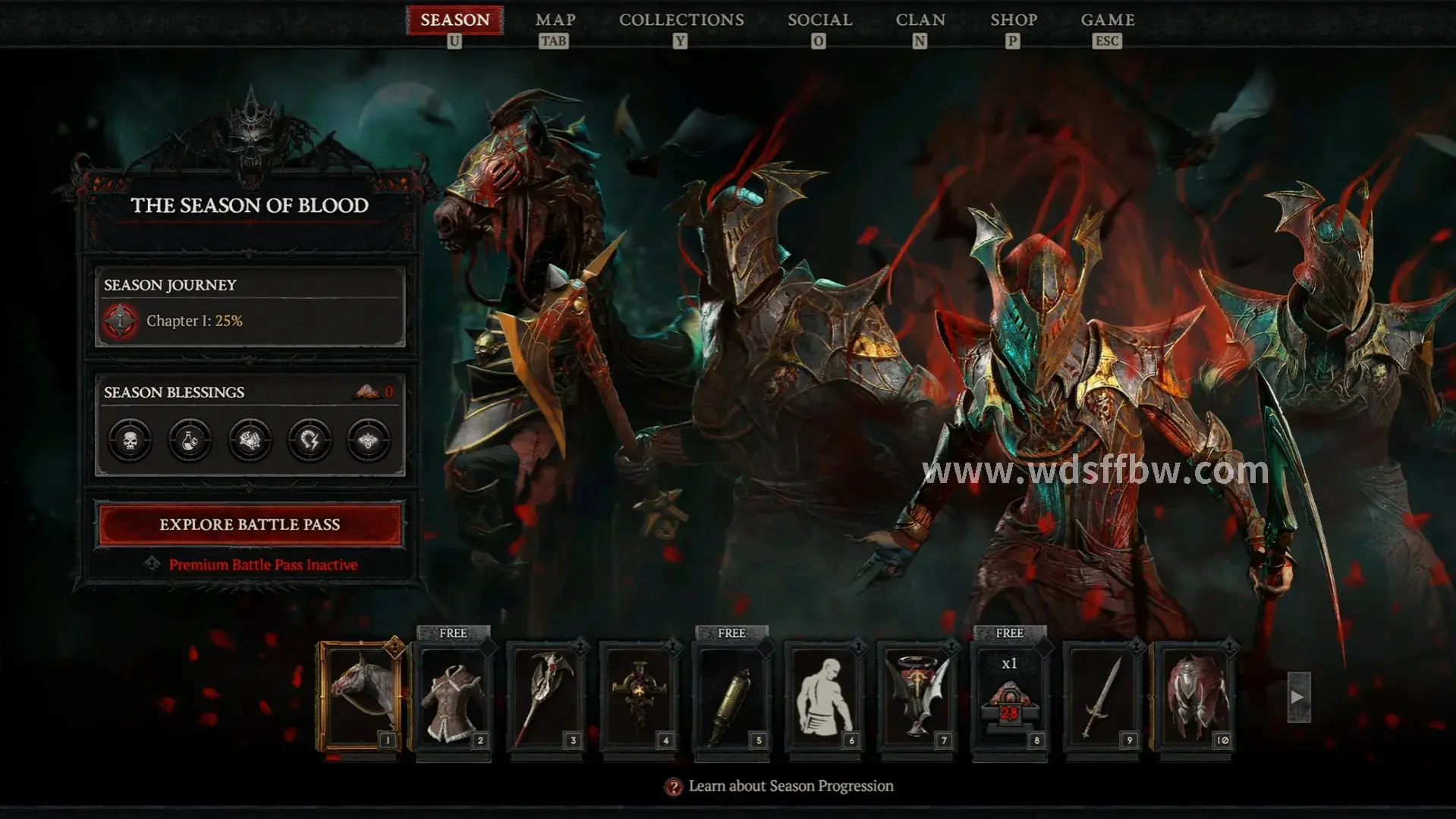Open the Shop tab
Image resolution: width=1456 pixels, height=819 pixels.
[x=1013, y=20]
